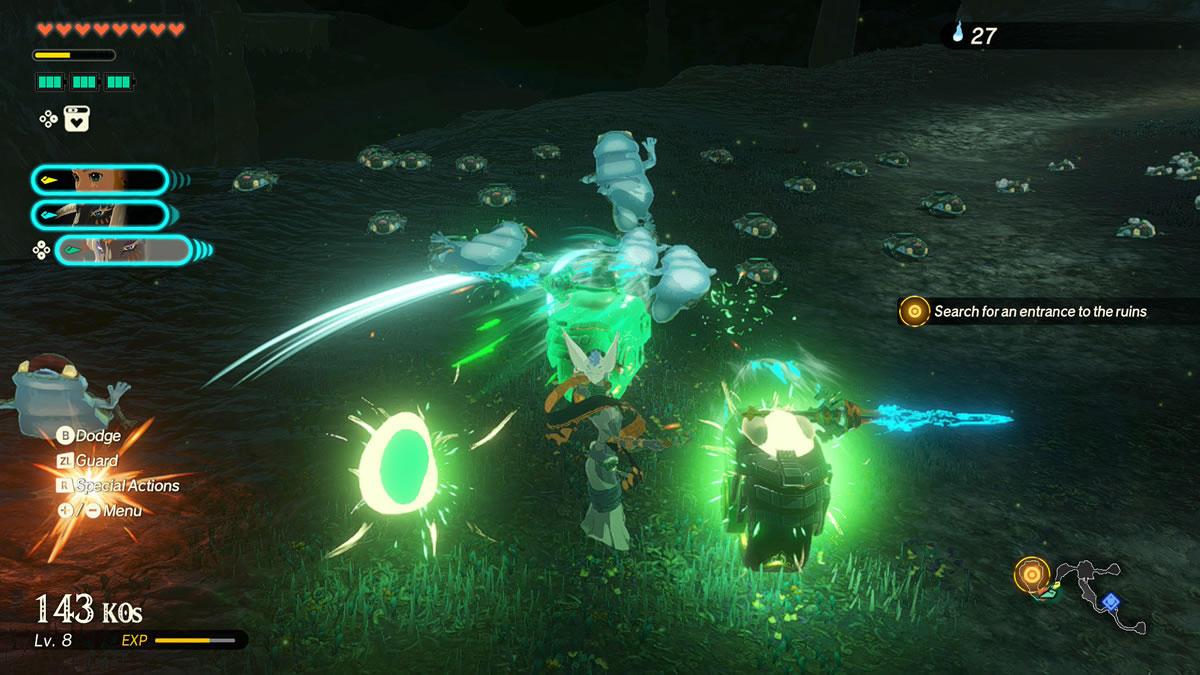1200x675 pixels.
Task: Select the heart jar healing item icon
Action: (77, 119)
